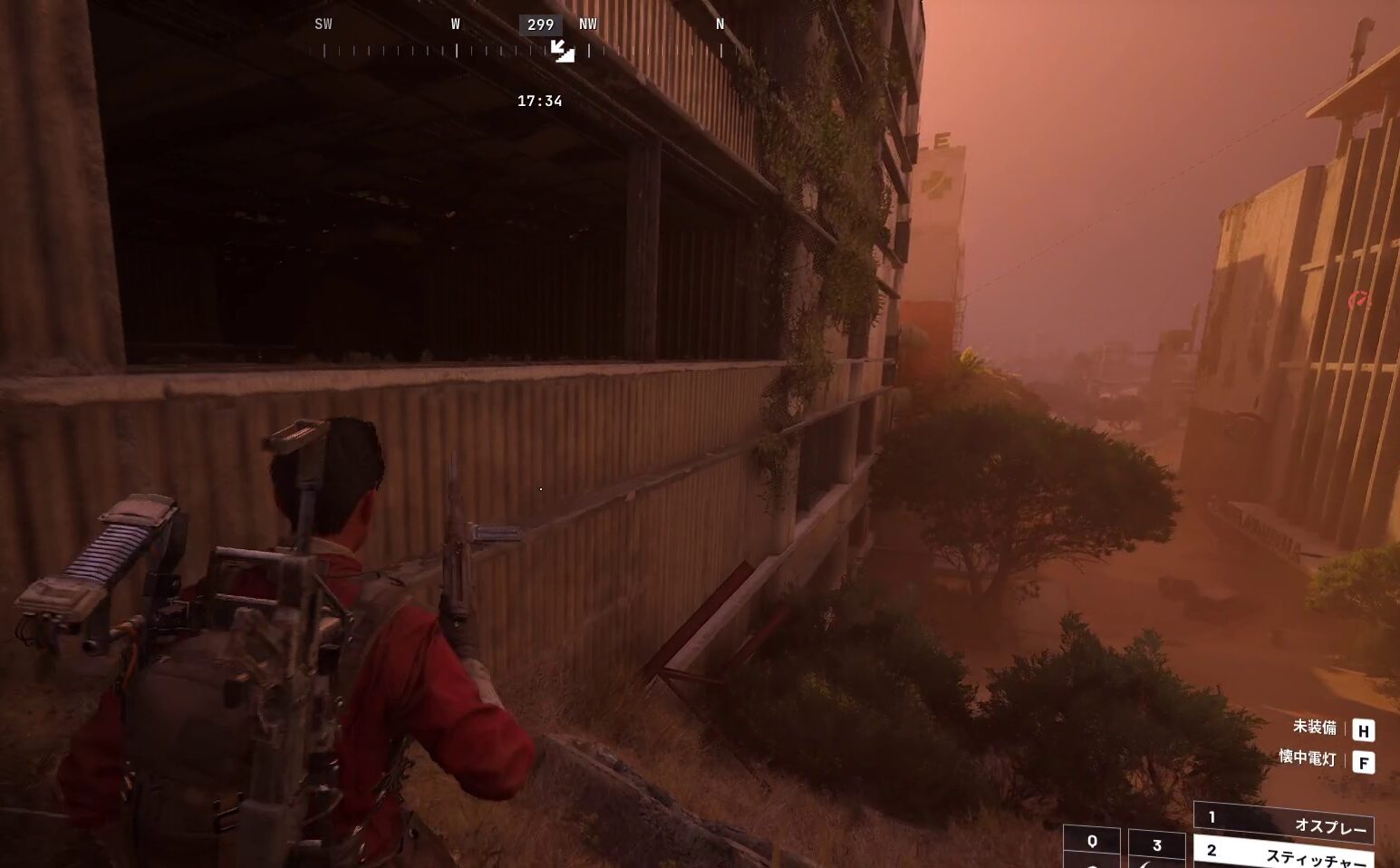Select the オスプレー weapon slot
This screenshot has height=868, width=1400.
pyautogui.click(x=1283, y=824)
